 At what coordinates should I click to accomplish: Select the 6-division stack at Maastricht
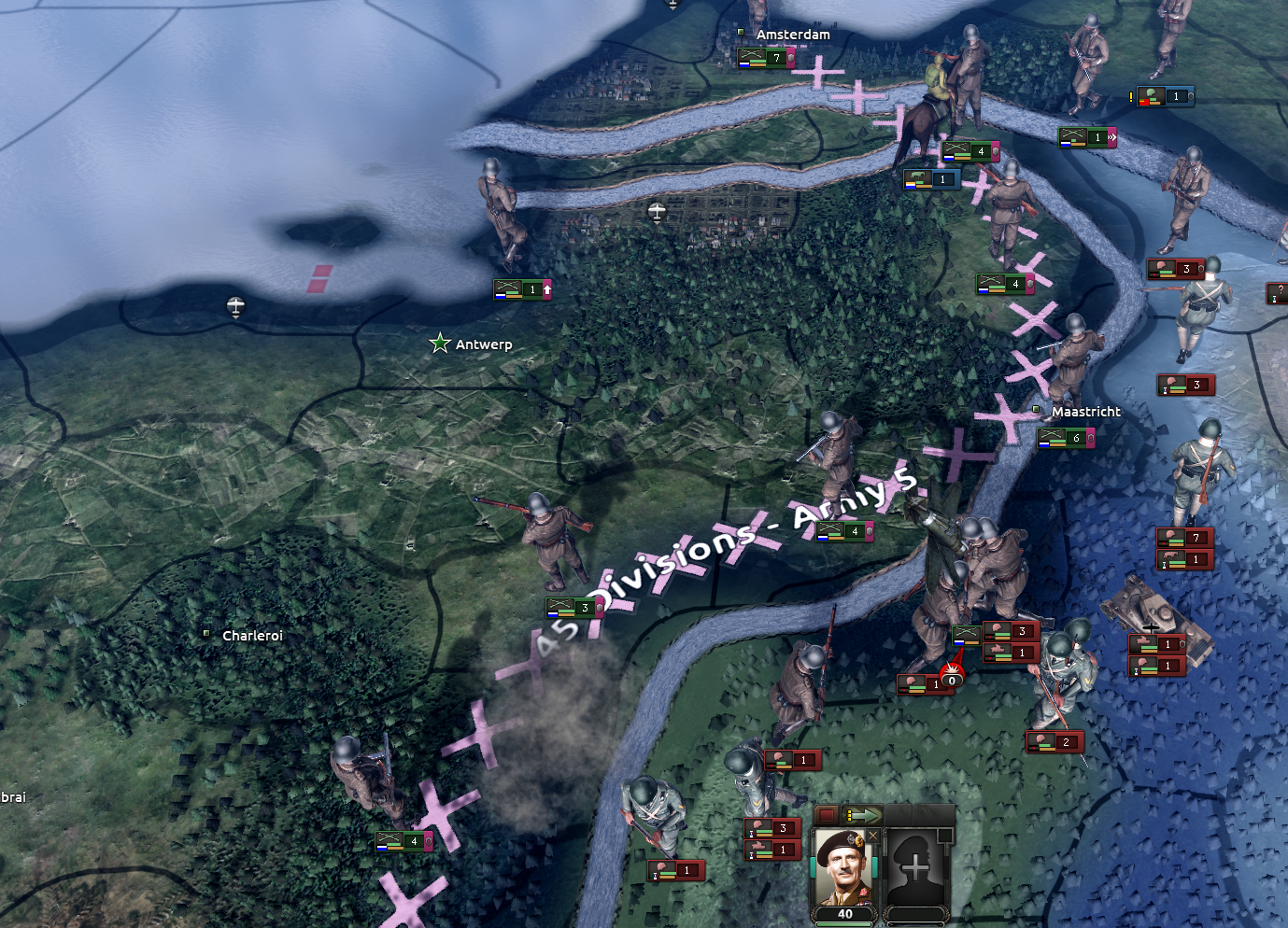pos(1066,438)
